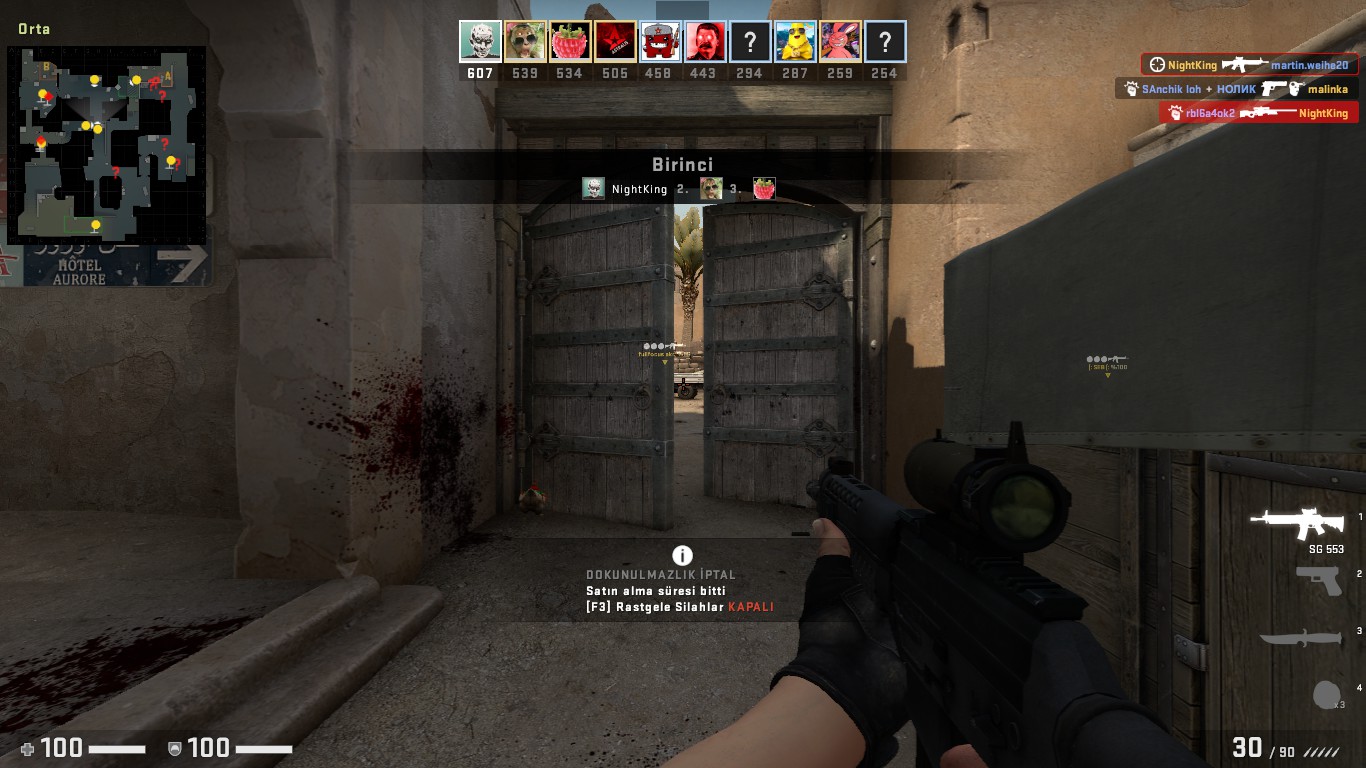Screen dimensions: 1366x768
Task: Click the SAnchik loh kill feed entry
Action: point(1236,89)
